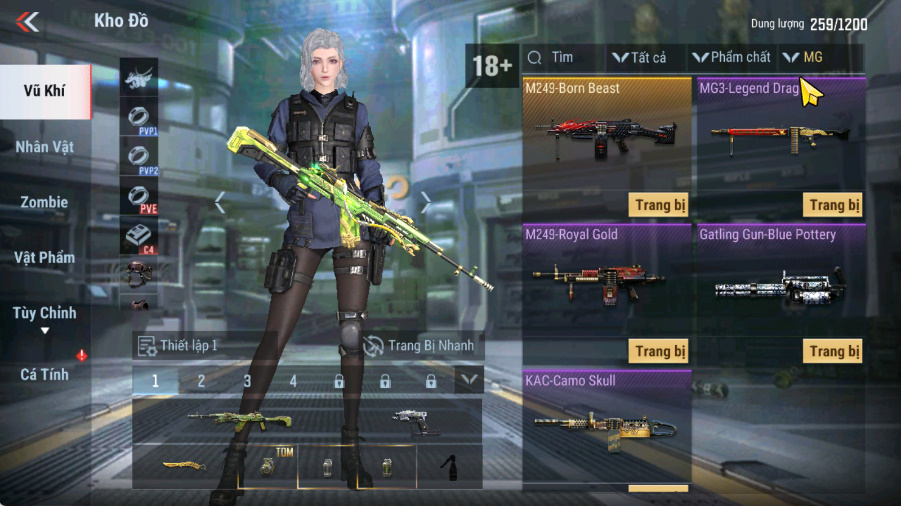Go back using the top-left arrow
The image size is (901, 506).
tap(28, 21)
